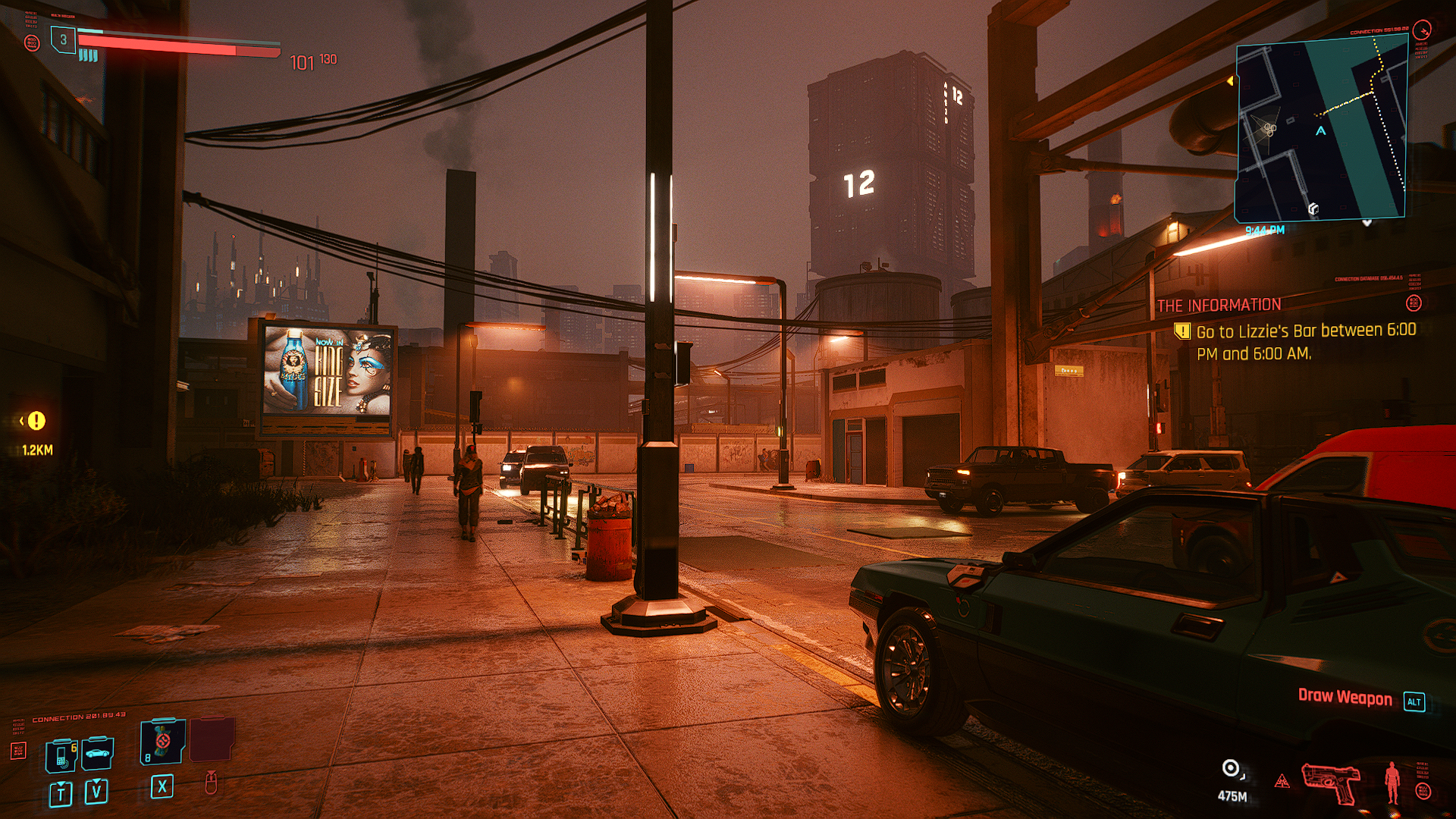Use the health inhaler consumable slot
The image size is (1456, 819).
click(x=162, y=741)
